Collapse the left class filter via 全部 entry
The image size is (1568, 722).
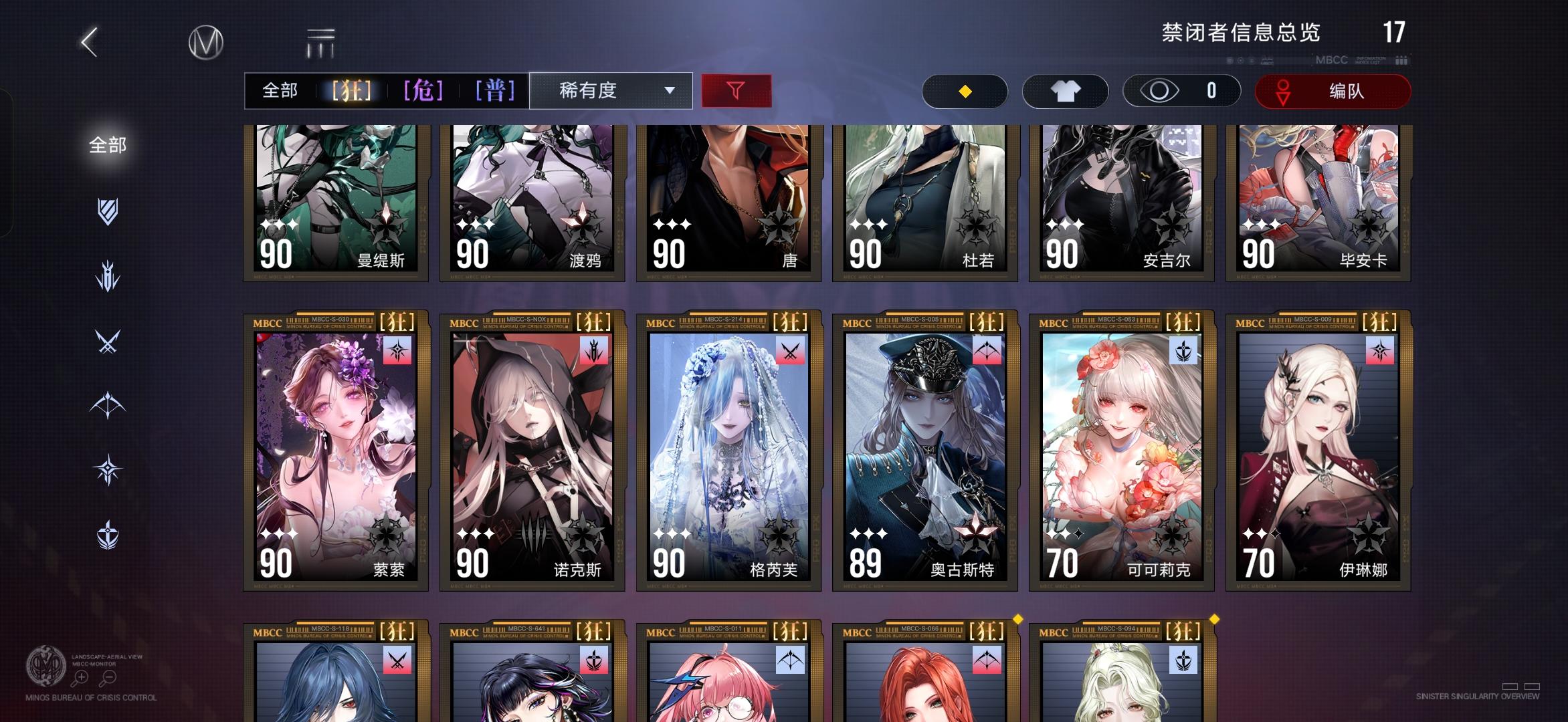point(107,144)
